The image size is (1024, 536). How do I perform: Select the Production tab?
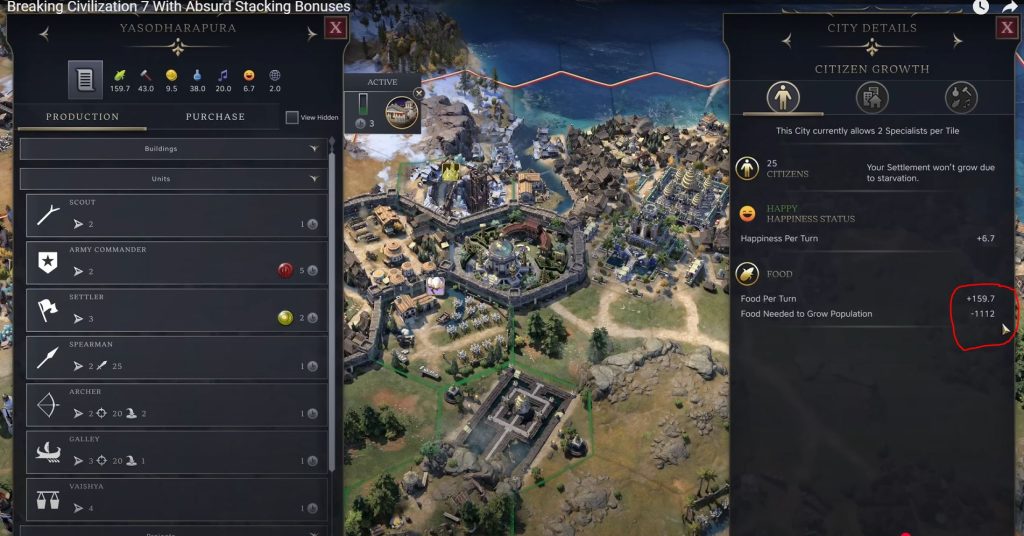tap(82, 117)
